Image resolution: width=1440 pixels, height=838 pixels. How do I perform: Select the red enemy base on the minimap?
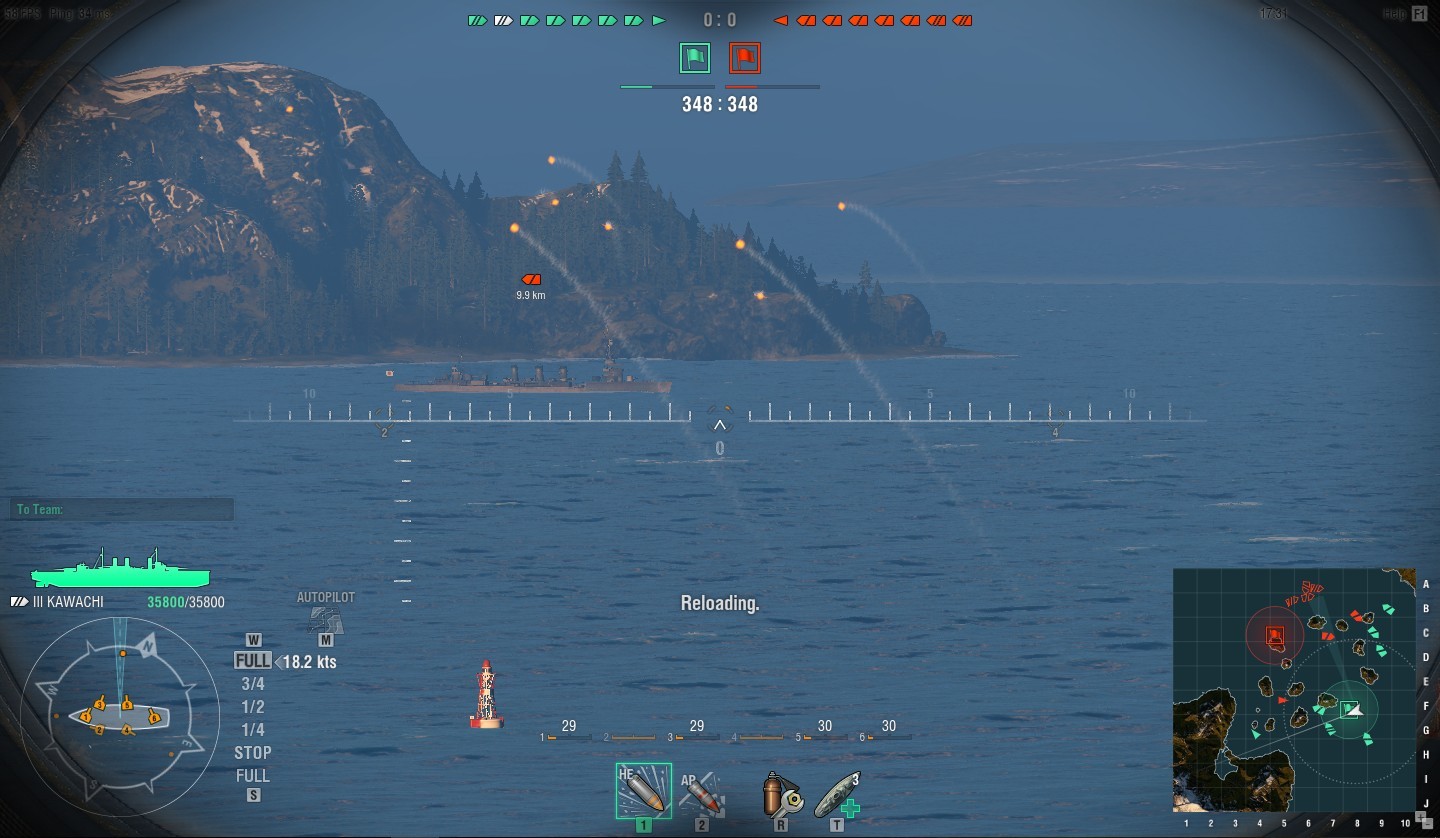(x=1275, y=635)
